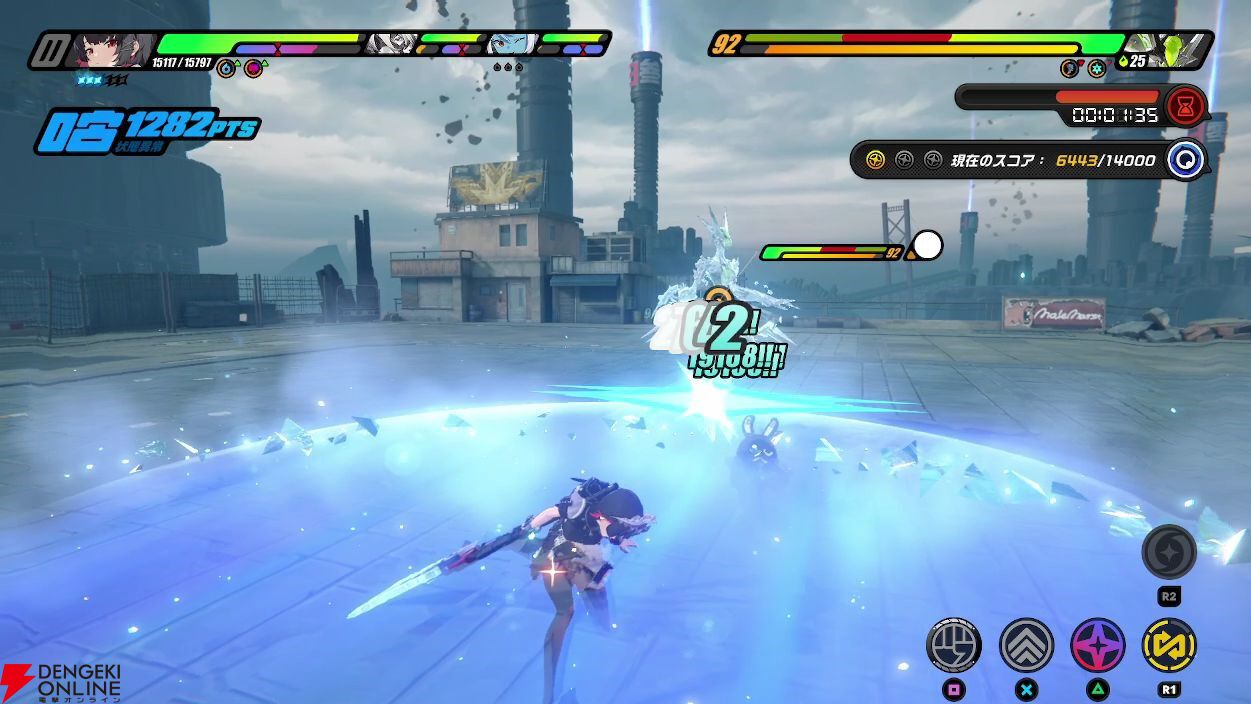Click the Dengeki Online watermark logo
The width and height of the screenshot is (1251, 704).
pyautogui.click(x=62, y=681)
